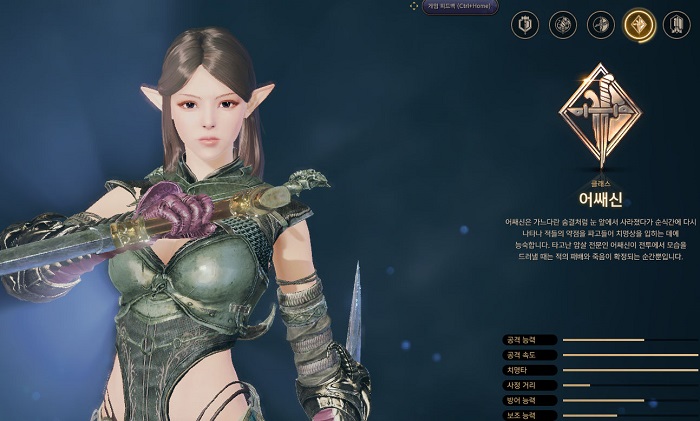Pick the round class icon left of the bow
The image size is (700, 421).
[x=563, y=25]
